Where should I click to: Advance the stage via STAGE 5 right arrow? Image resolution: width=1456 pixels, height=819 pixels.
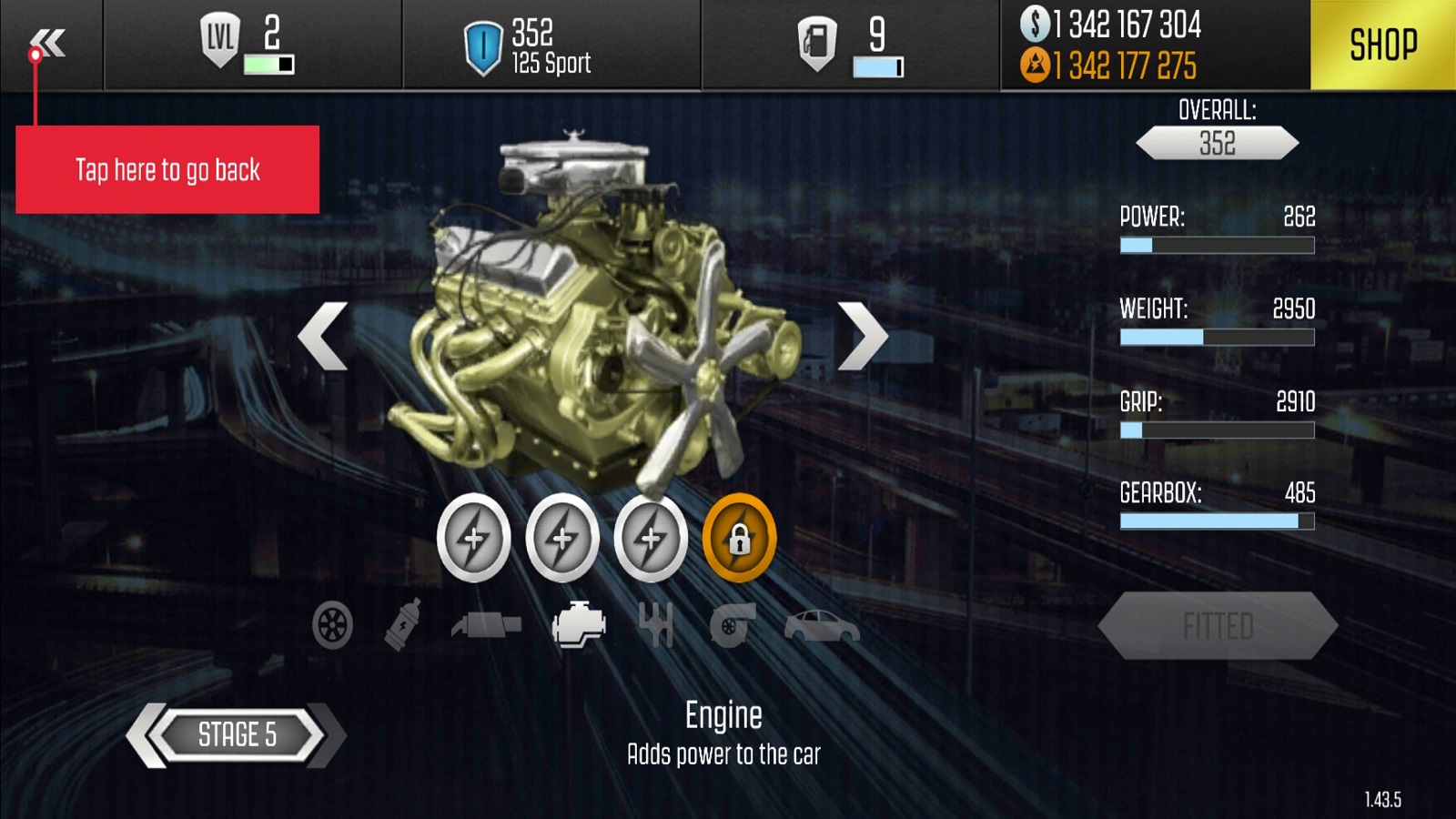click(x=328, y=735)
